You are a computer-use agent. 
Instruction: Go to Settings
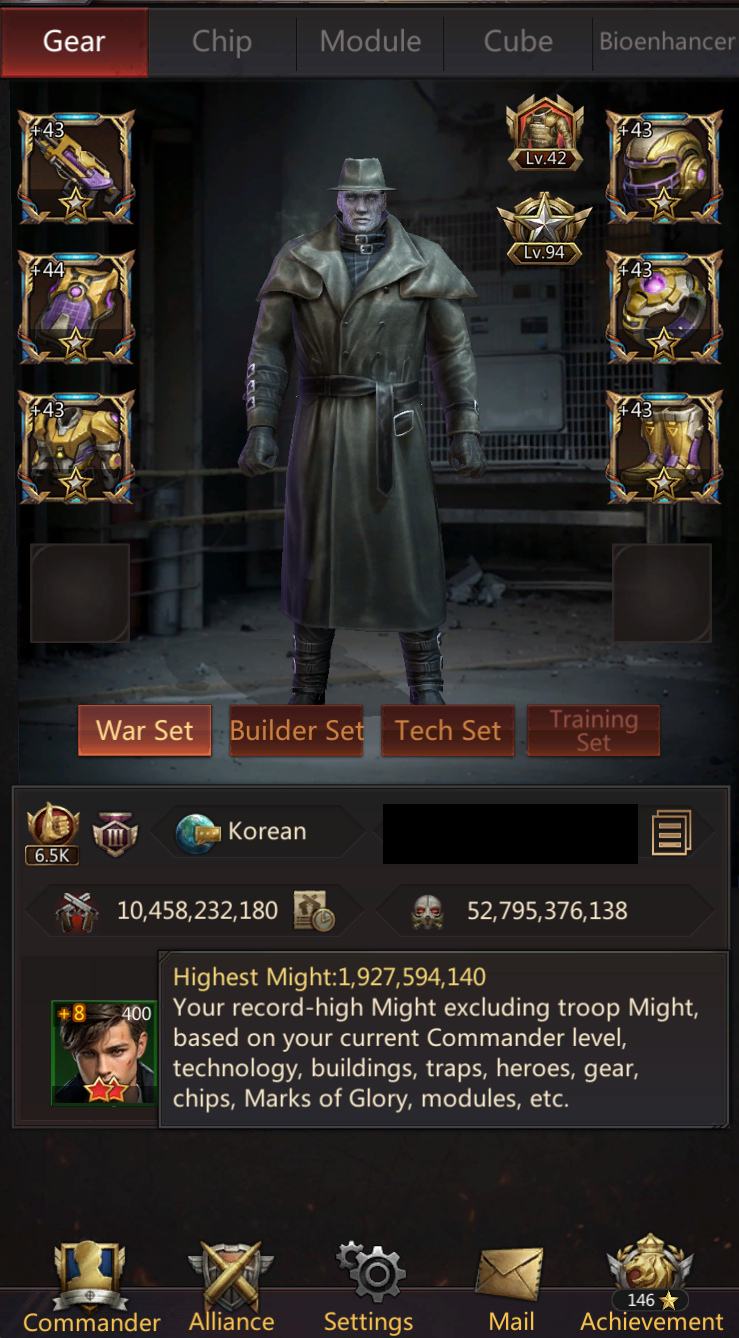369,1288
